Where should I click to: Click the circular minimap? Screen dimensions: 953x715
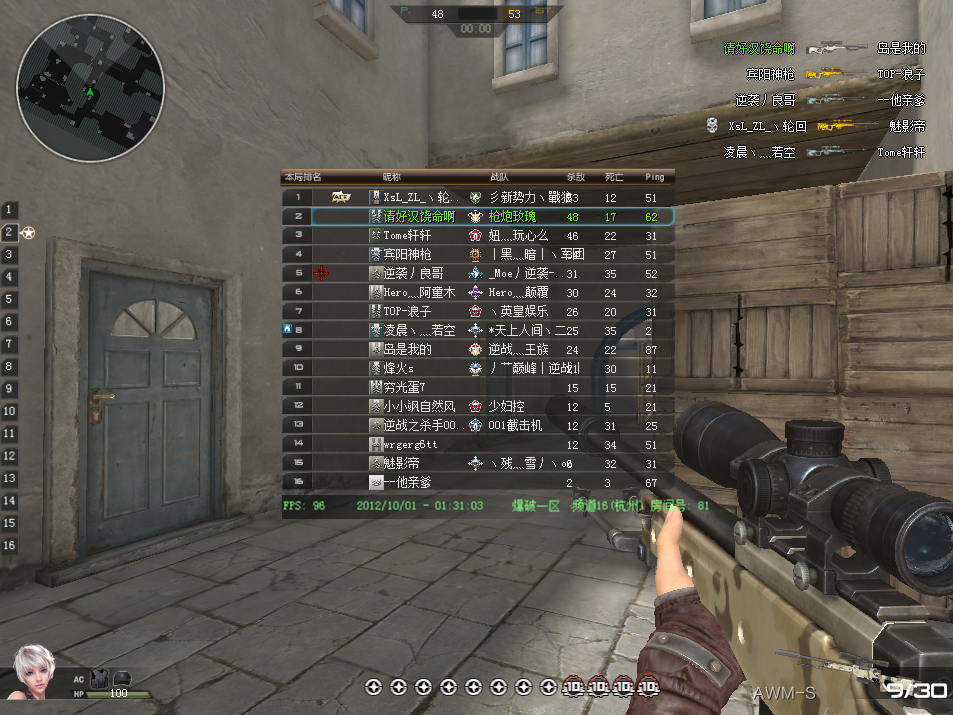coord(91,92)
